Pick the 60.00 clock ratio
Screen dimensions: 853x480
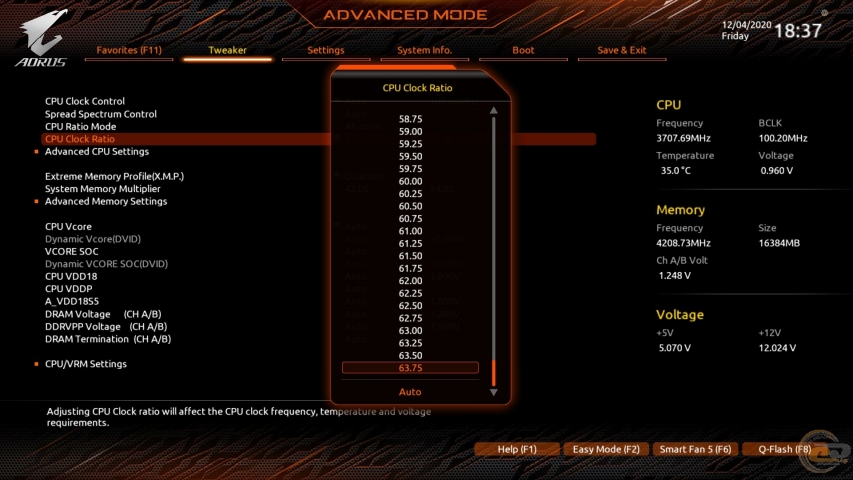[x=410, y=181]
